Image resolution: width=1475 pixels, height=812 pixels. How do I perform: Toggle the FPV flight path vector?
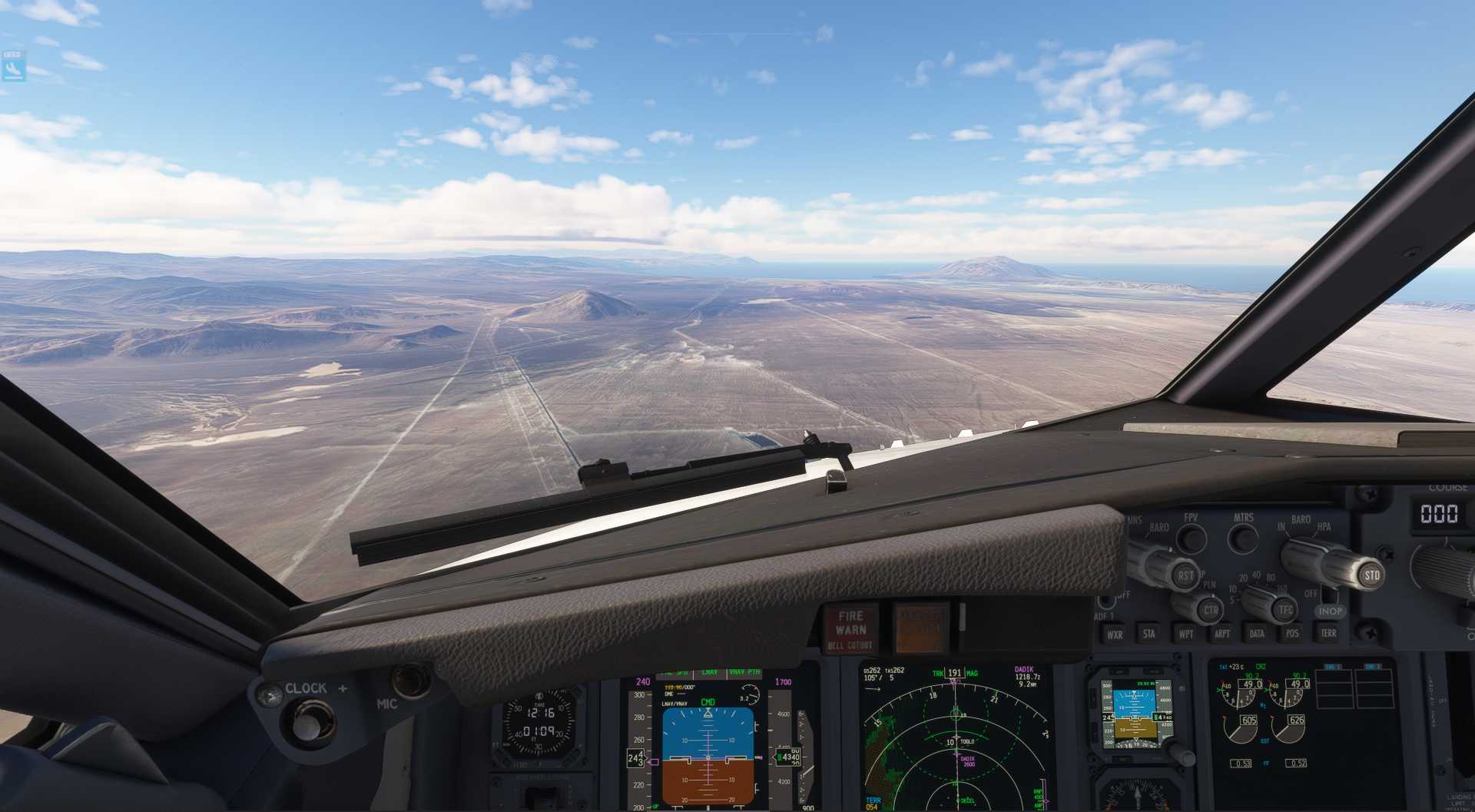point(1191,538)
